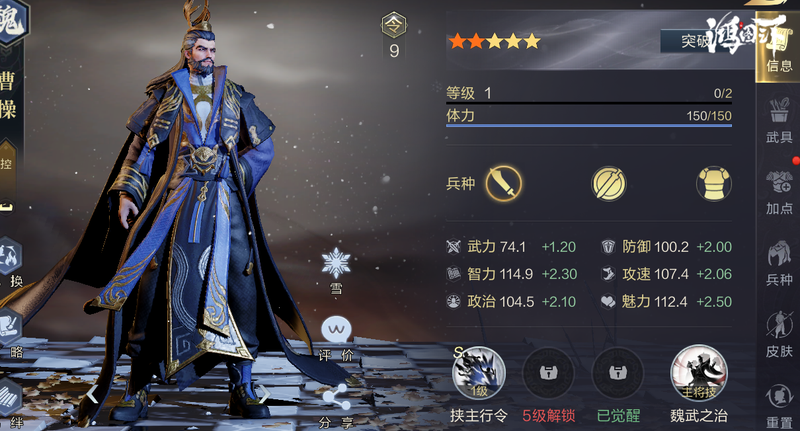Switch to the 兵种 troop type tab
The height and width of the screenshot is (431, 800).
pos(779,264)
